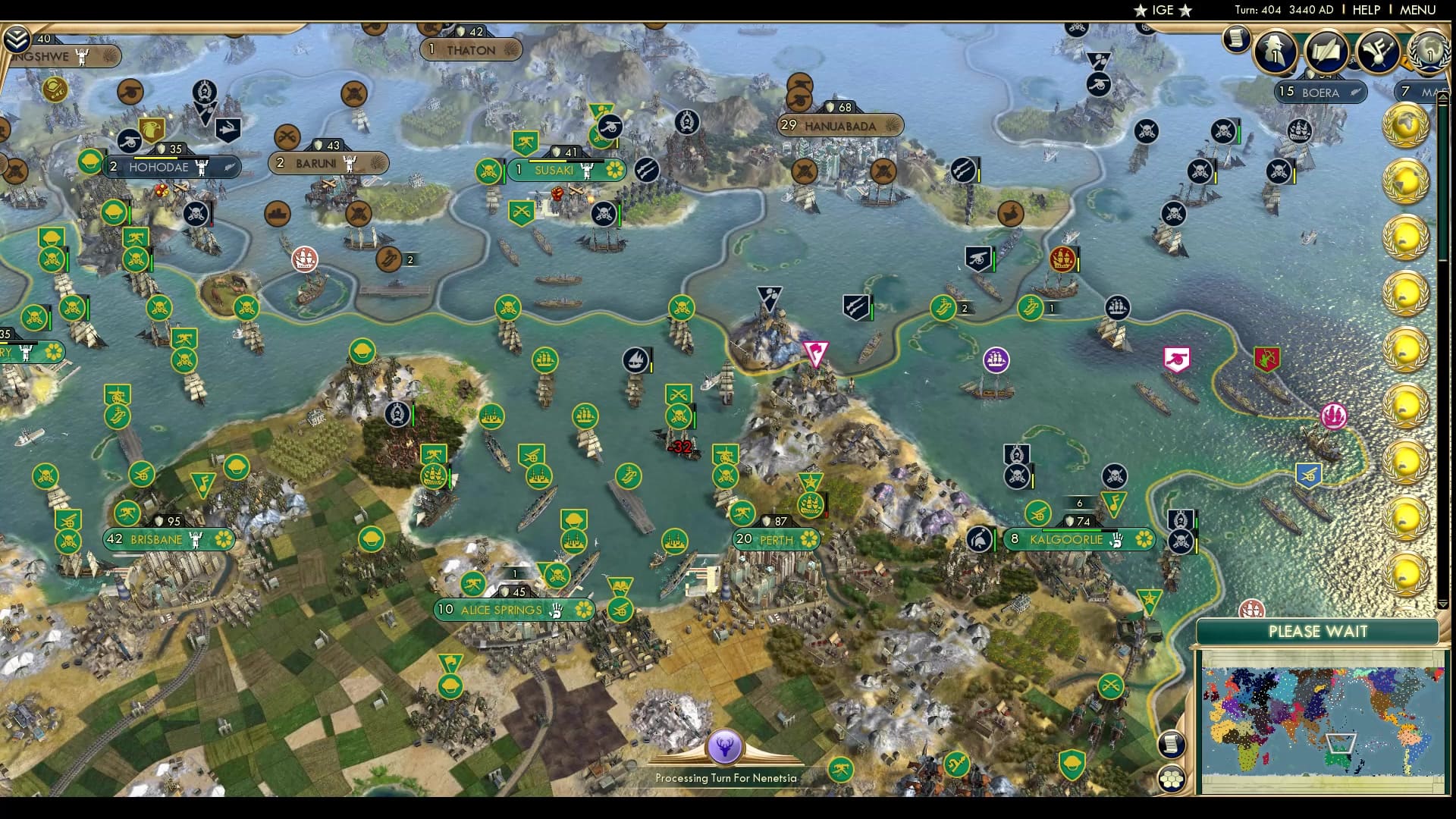The height and width of the screenshot is (819, 1456).
Task: Toggle the hex grid overlay near minimap
Action: click(x=1172, y=778)
